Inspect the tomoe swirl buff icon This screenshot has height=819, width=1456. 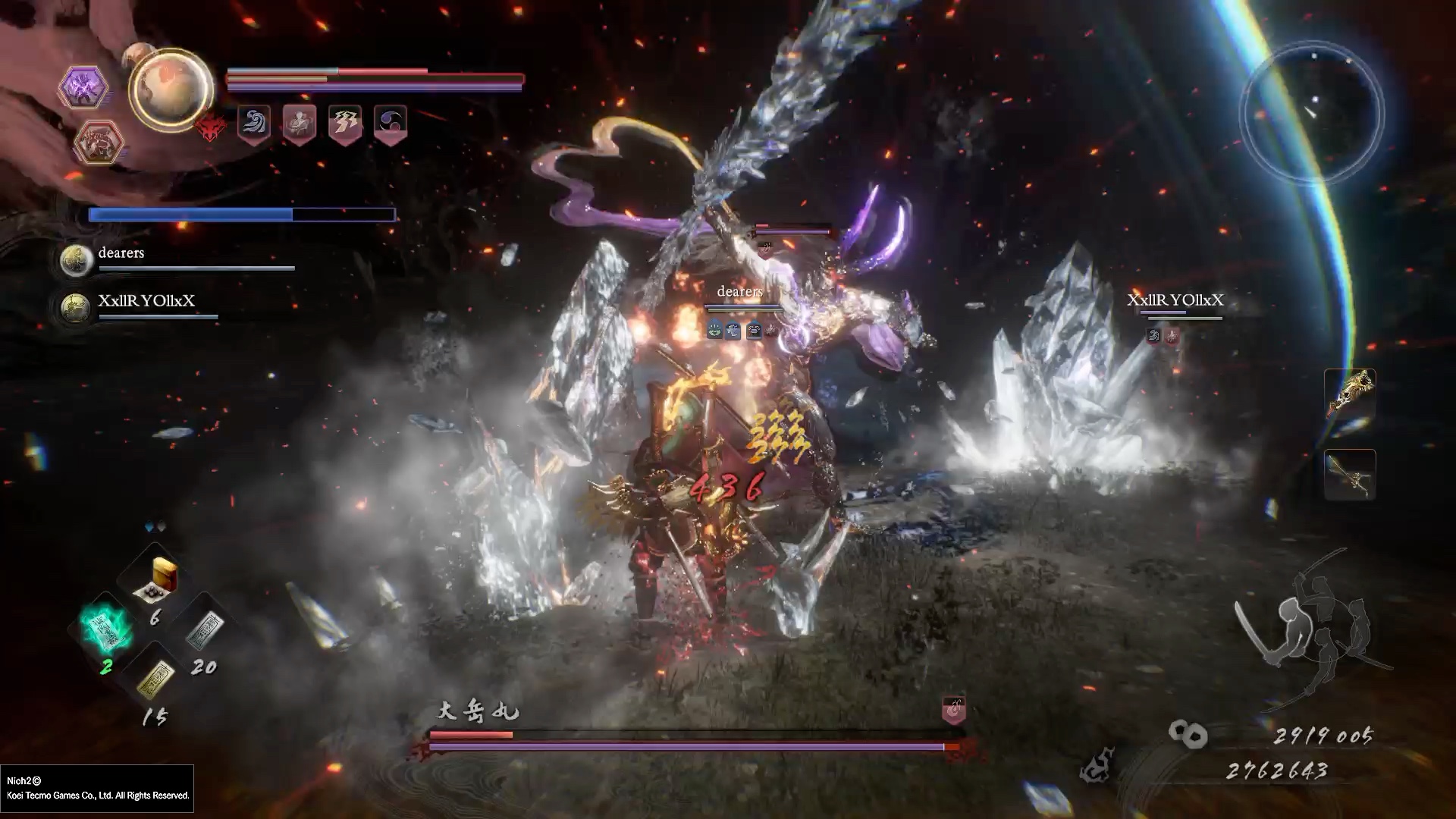[391, 123]
